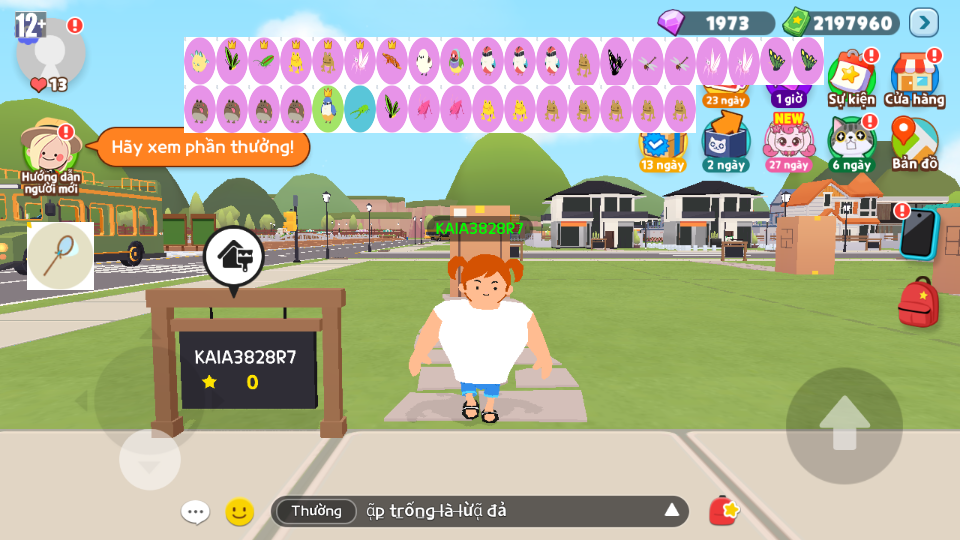Open the cat box 2 ngày event
The width and height of the screenshot is (960, 540).
(x=725, y=144)
